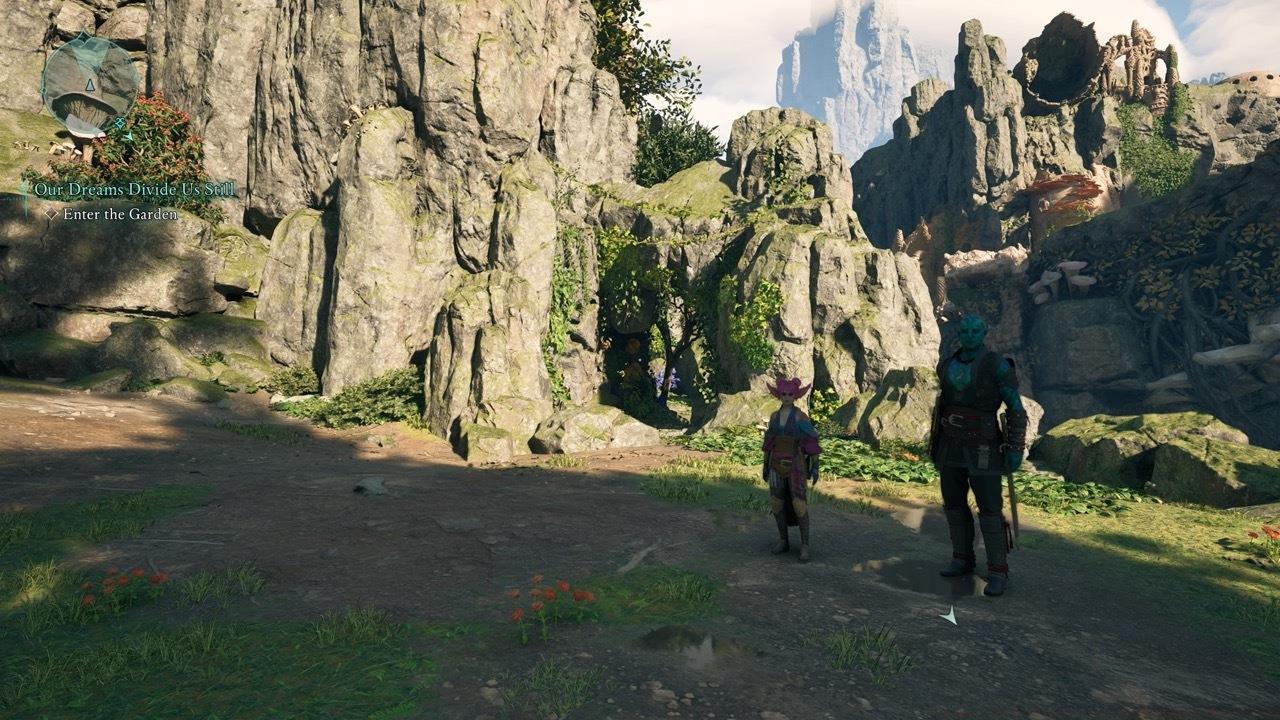This screenshot has height=720, width=1280.
Task: Click the minimap in the top-left corner
Action: click(88, 85)
